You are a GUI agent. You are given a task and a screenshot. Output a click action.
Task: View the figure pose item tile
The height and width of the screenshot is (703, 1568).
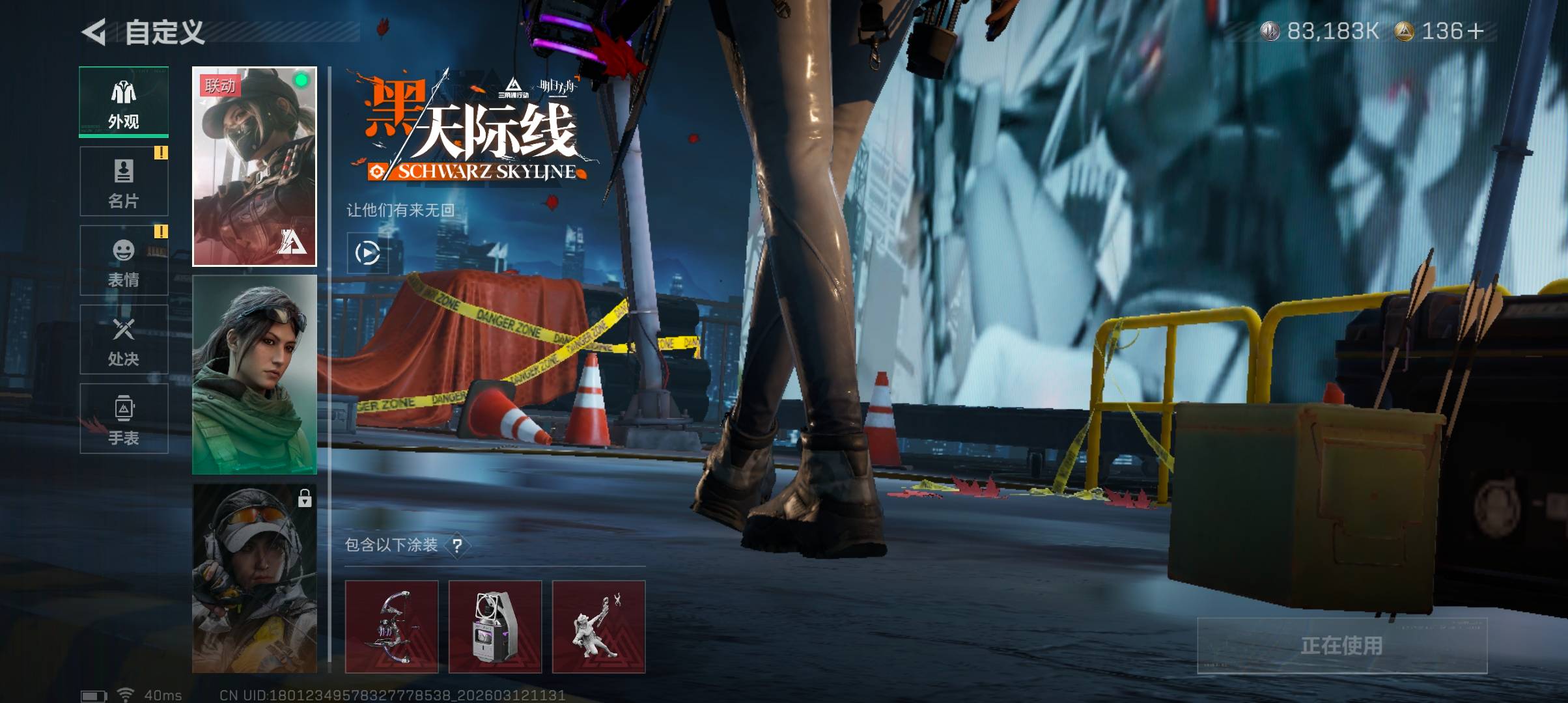coord(598,626)
